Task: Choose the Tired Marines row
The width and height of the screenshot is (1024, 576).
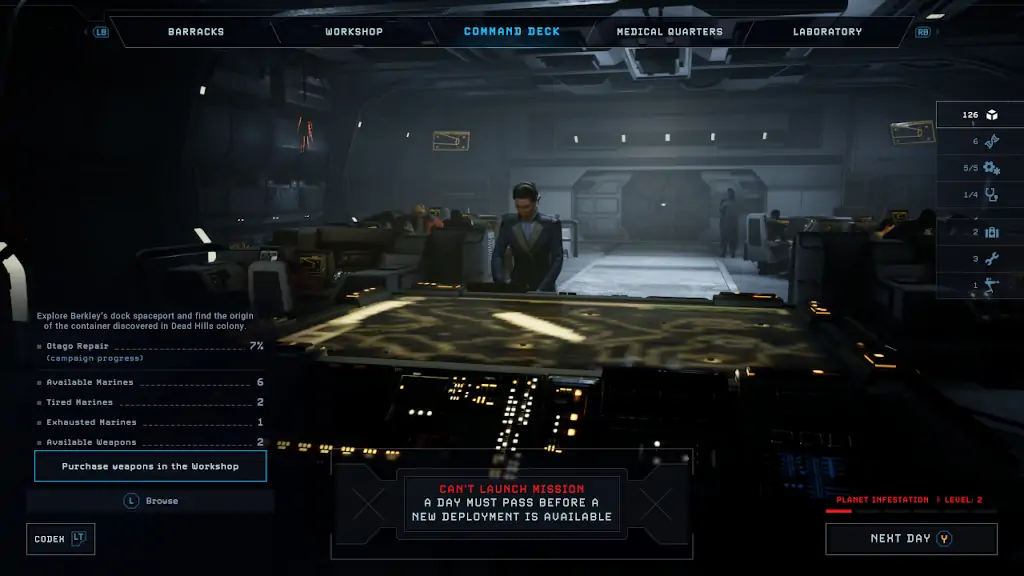Action: [150, 402]
